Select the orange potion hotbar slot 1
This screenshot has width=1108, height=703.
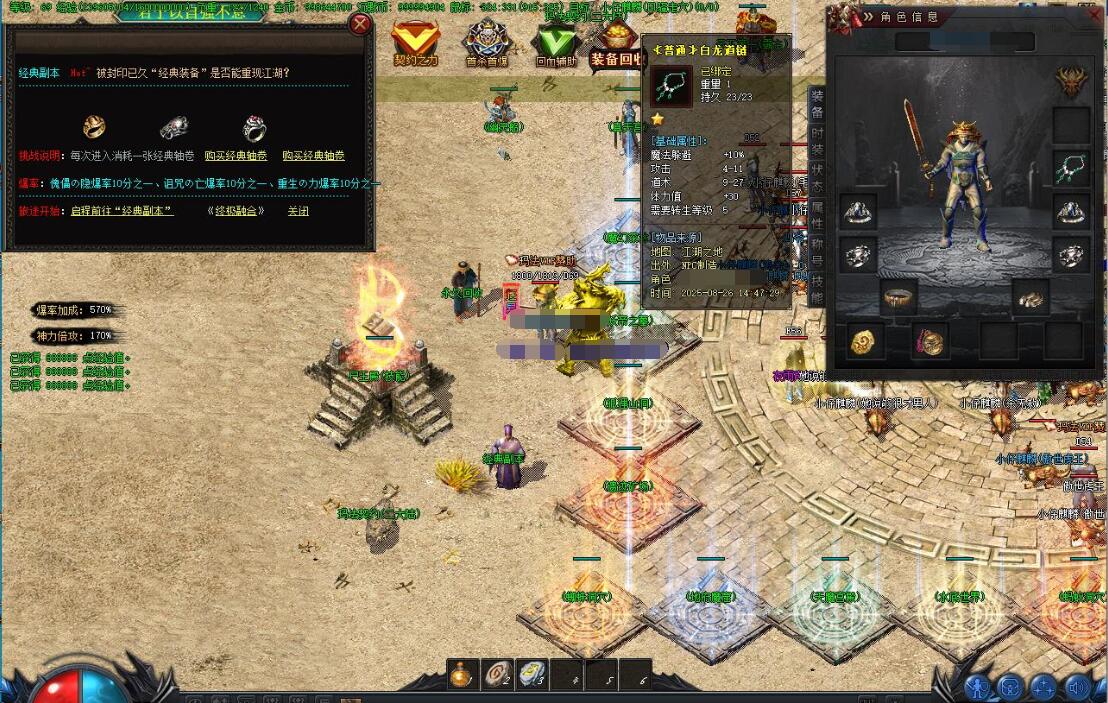tap(461, 675)
